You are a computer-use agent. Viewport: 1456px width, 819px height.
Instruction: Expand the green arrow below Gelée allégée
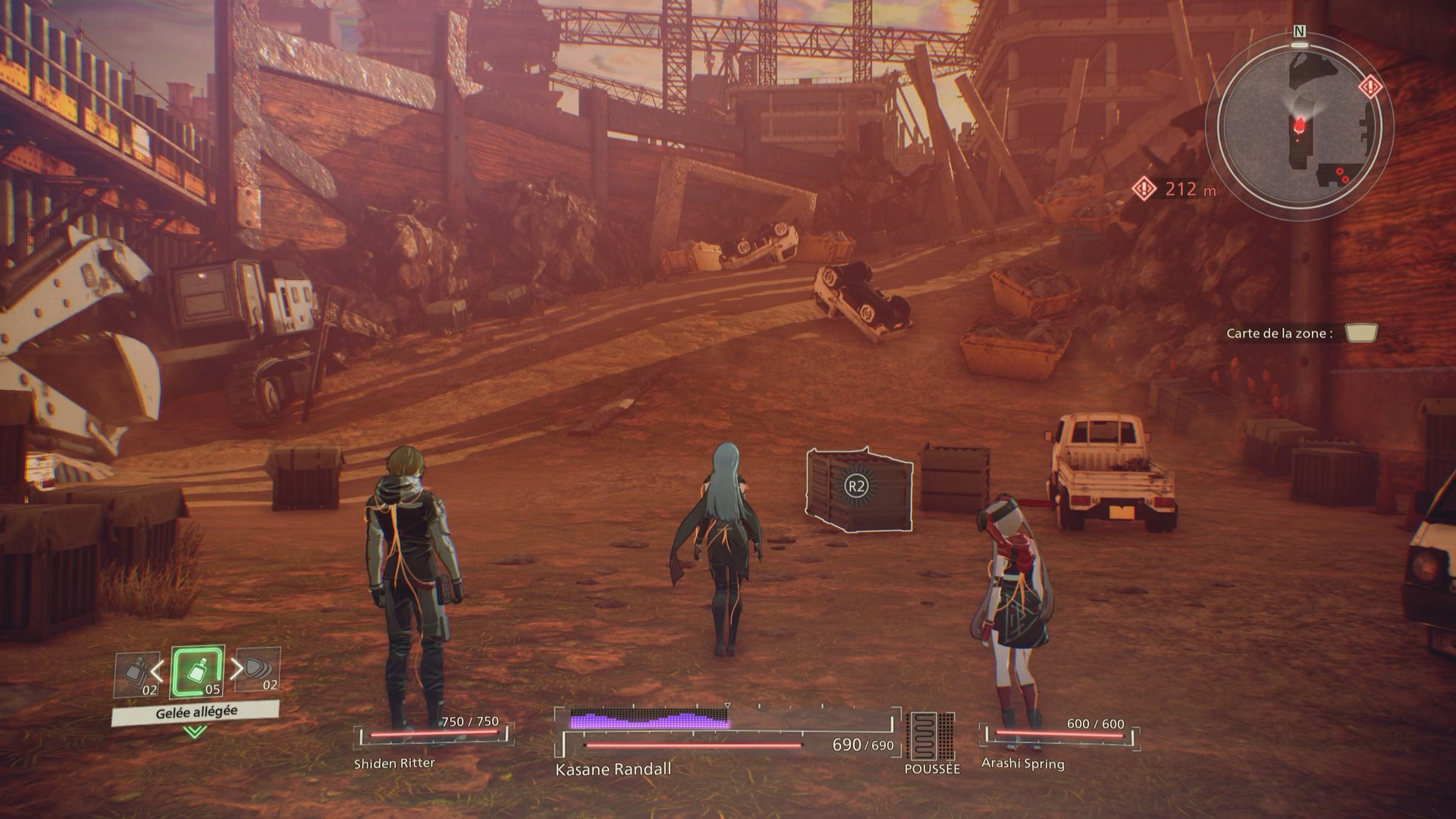point(195,732)
